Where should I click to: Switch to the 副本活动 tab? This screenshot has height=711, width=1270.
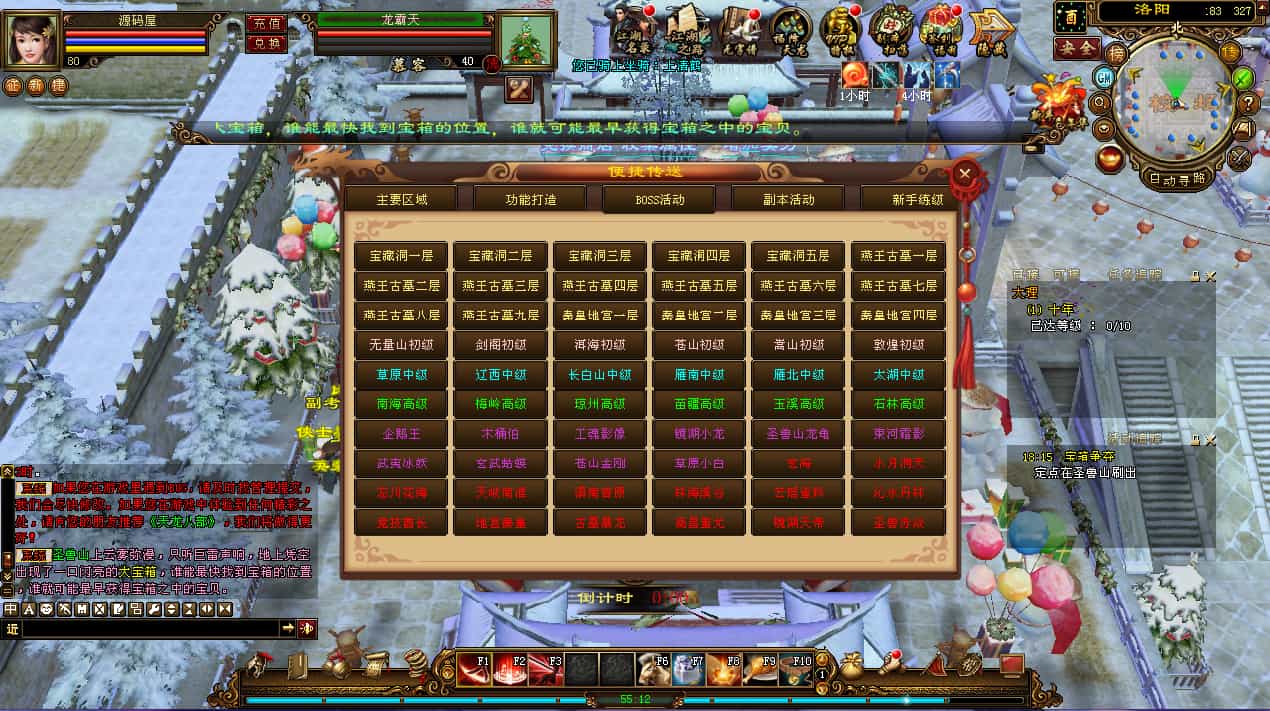tap(788, 199)
